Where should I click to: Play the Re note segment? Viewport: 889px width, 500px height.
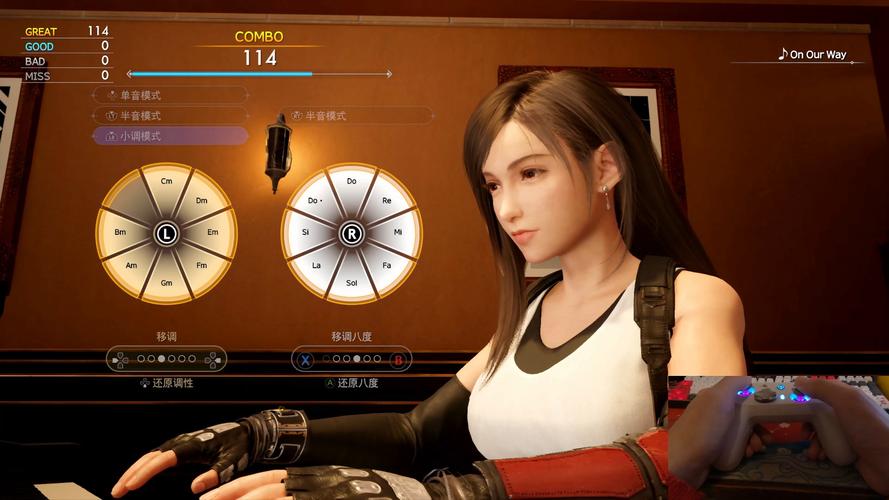pos(386,200)
